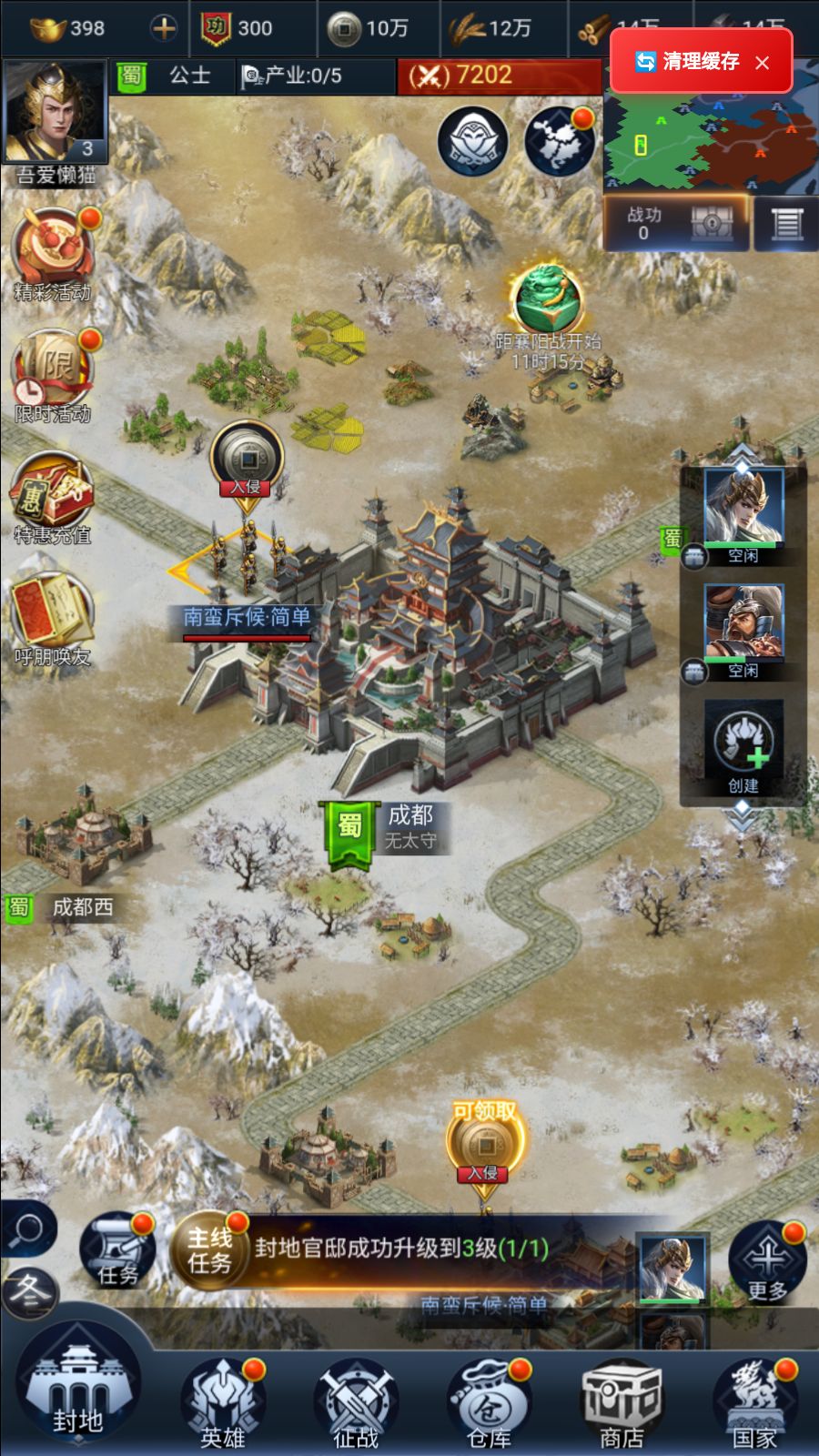Screen dimensions: 819x1456
Task: Open the player avatar profile
Action: (55, 114)
